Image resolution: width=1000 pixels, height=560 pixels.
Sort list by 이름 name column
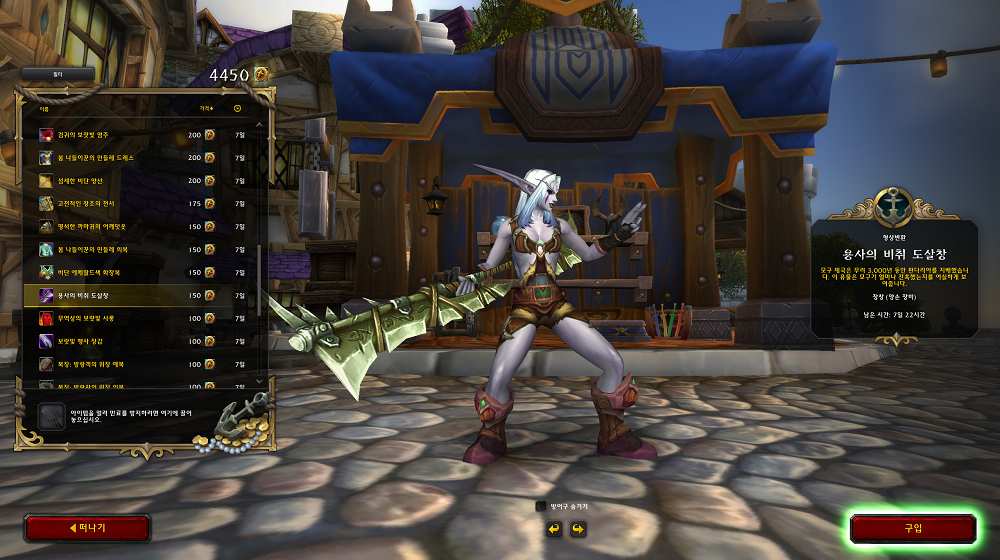coord(44,108)
